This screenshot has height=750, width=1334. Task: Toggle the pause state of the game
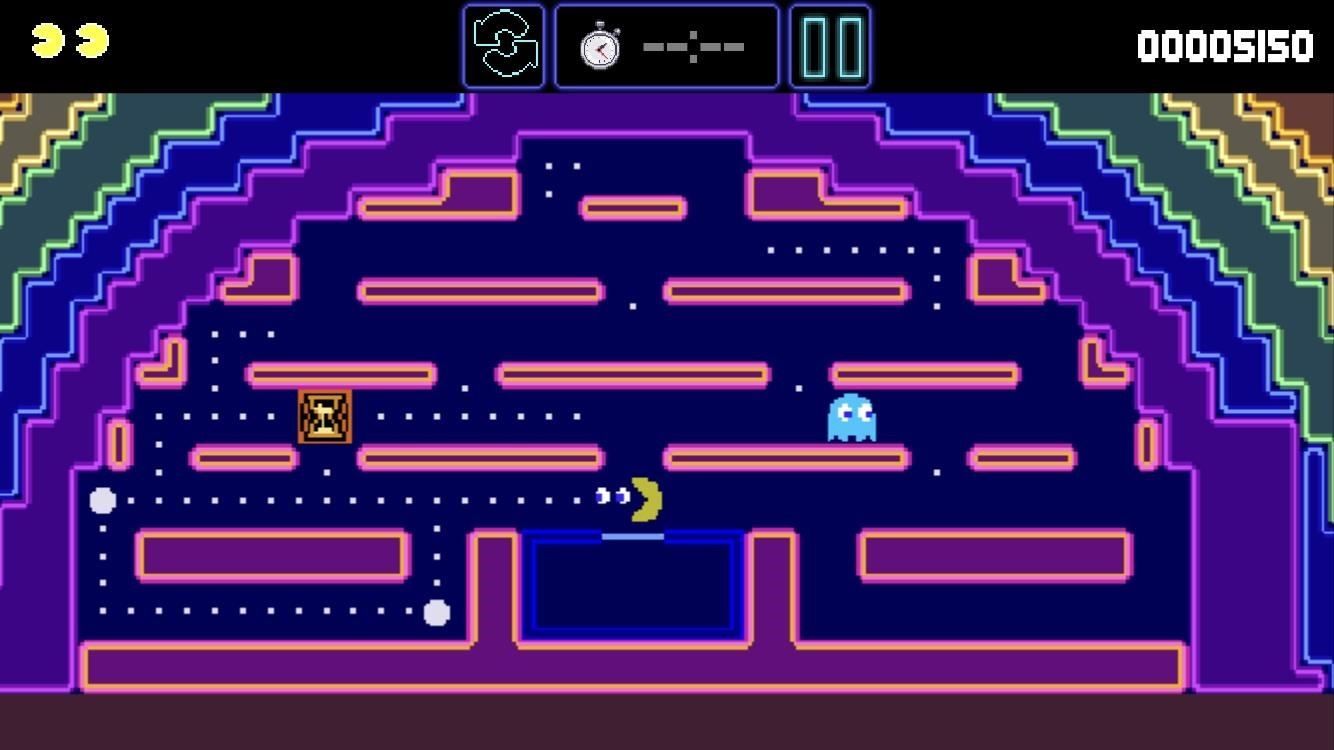(x=829, y=45)
